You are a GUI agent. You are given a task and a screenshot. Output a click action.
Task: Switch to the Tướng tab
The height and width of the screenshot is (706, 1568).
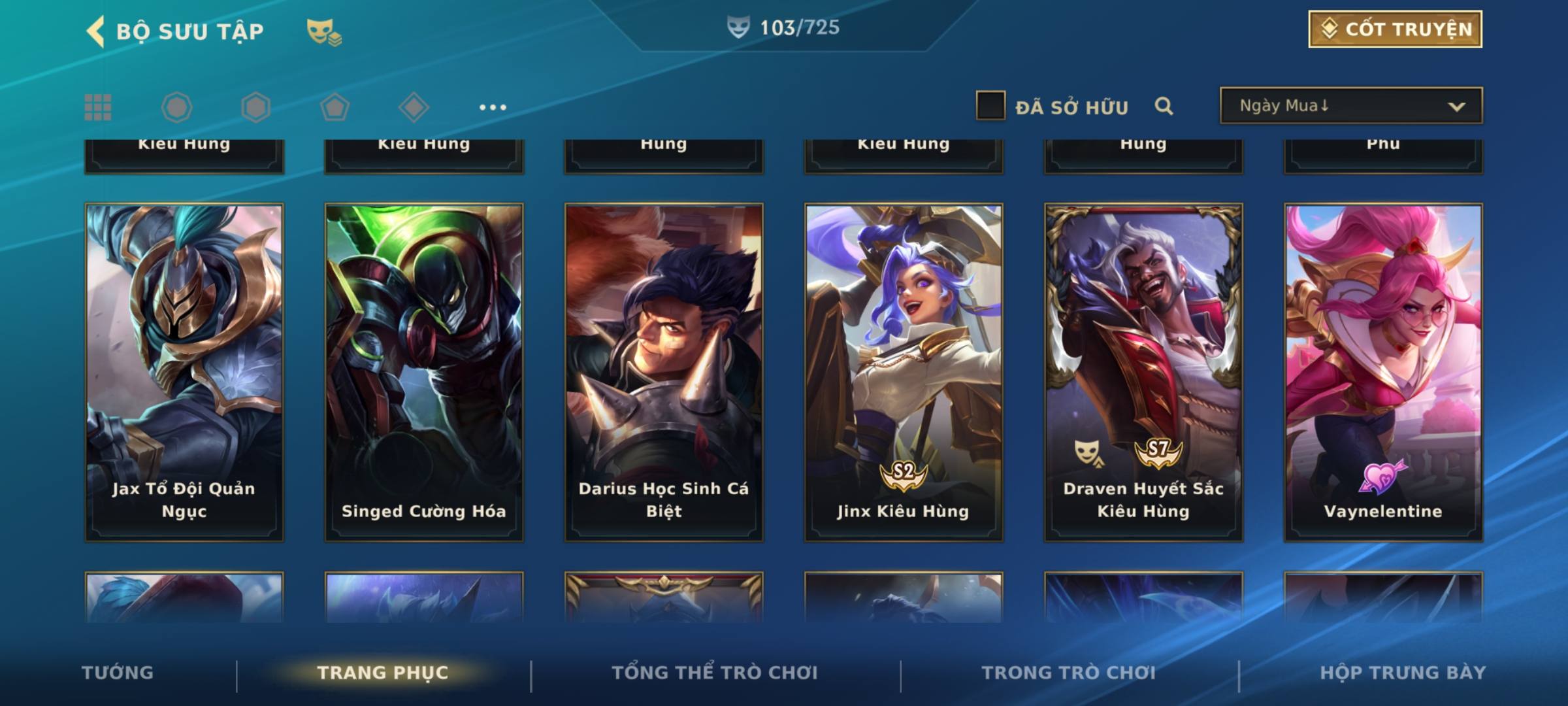(118, 673)
